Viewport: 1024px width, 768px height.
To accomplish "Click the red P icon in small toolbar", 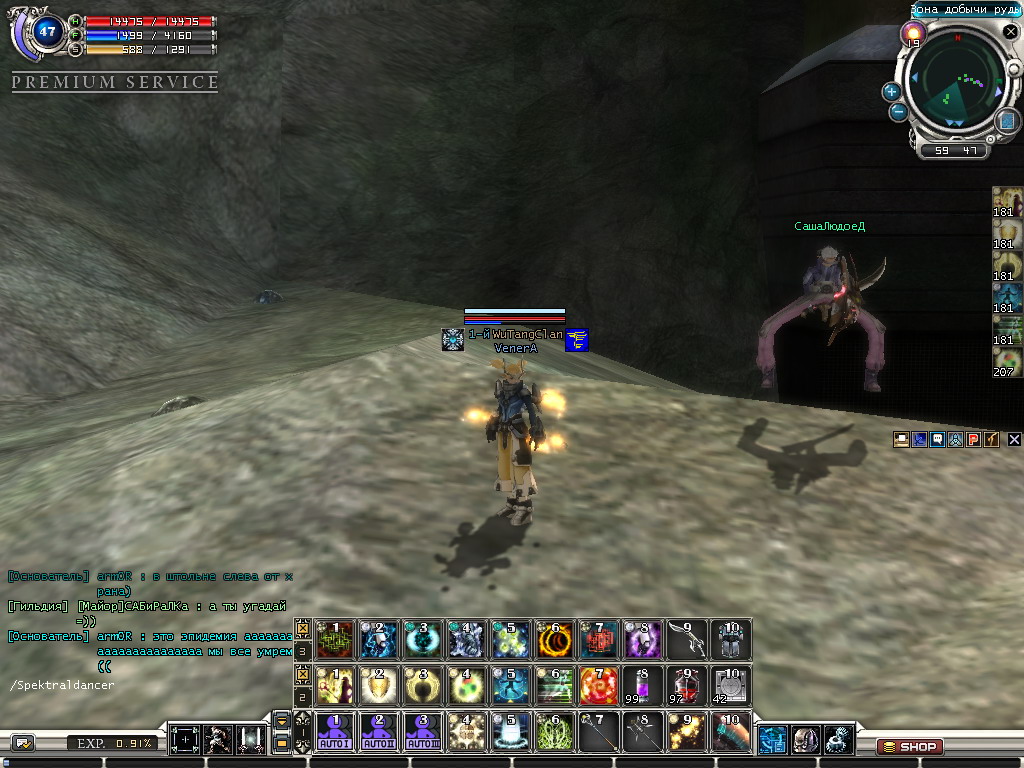I will coord(973,439).
